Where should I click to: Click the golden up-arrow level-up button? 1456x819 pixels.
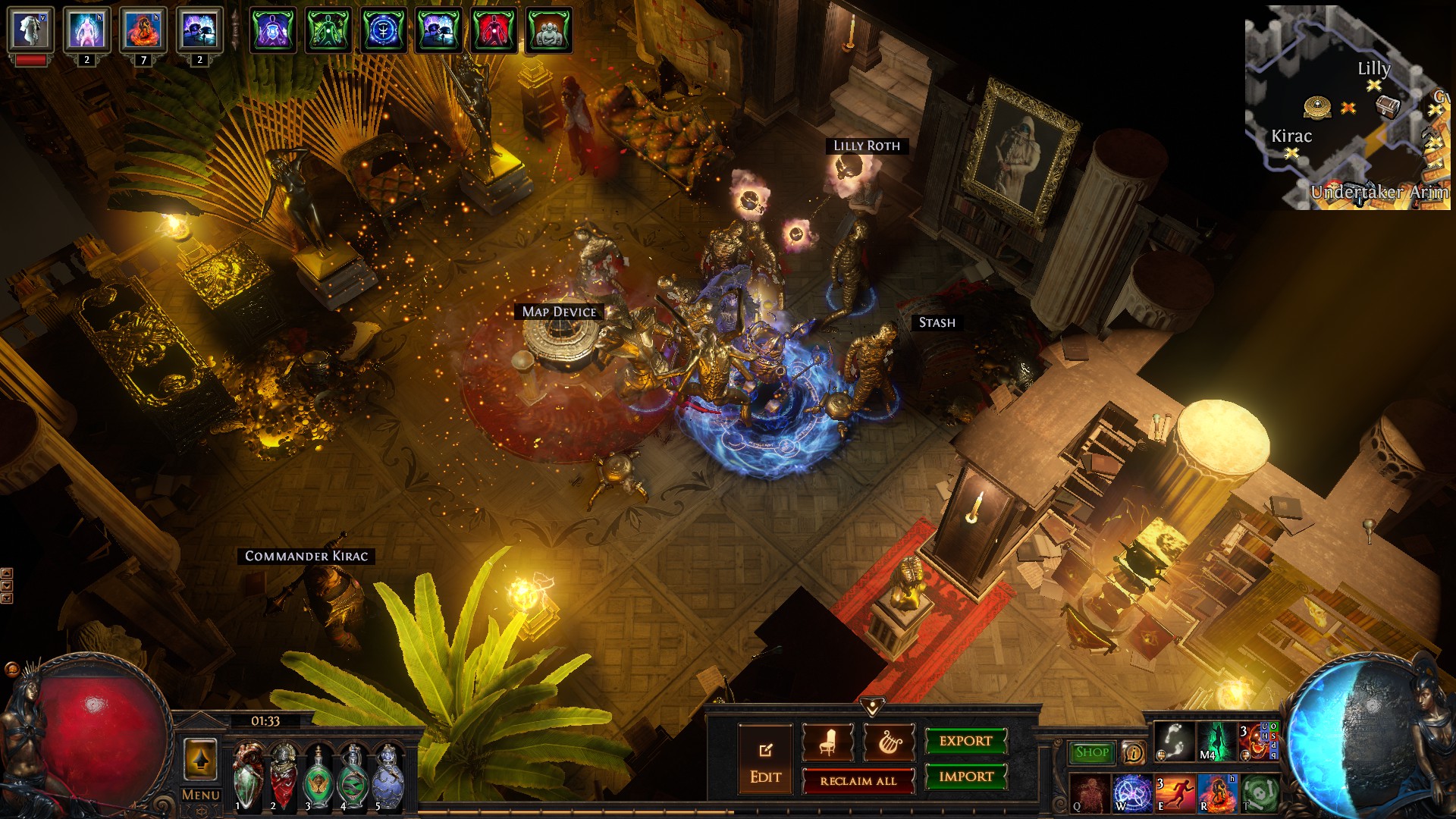pos(200,759)
